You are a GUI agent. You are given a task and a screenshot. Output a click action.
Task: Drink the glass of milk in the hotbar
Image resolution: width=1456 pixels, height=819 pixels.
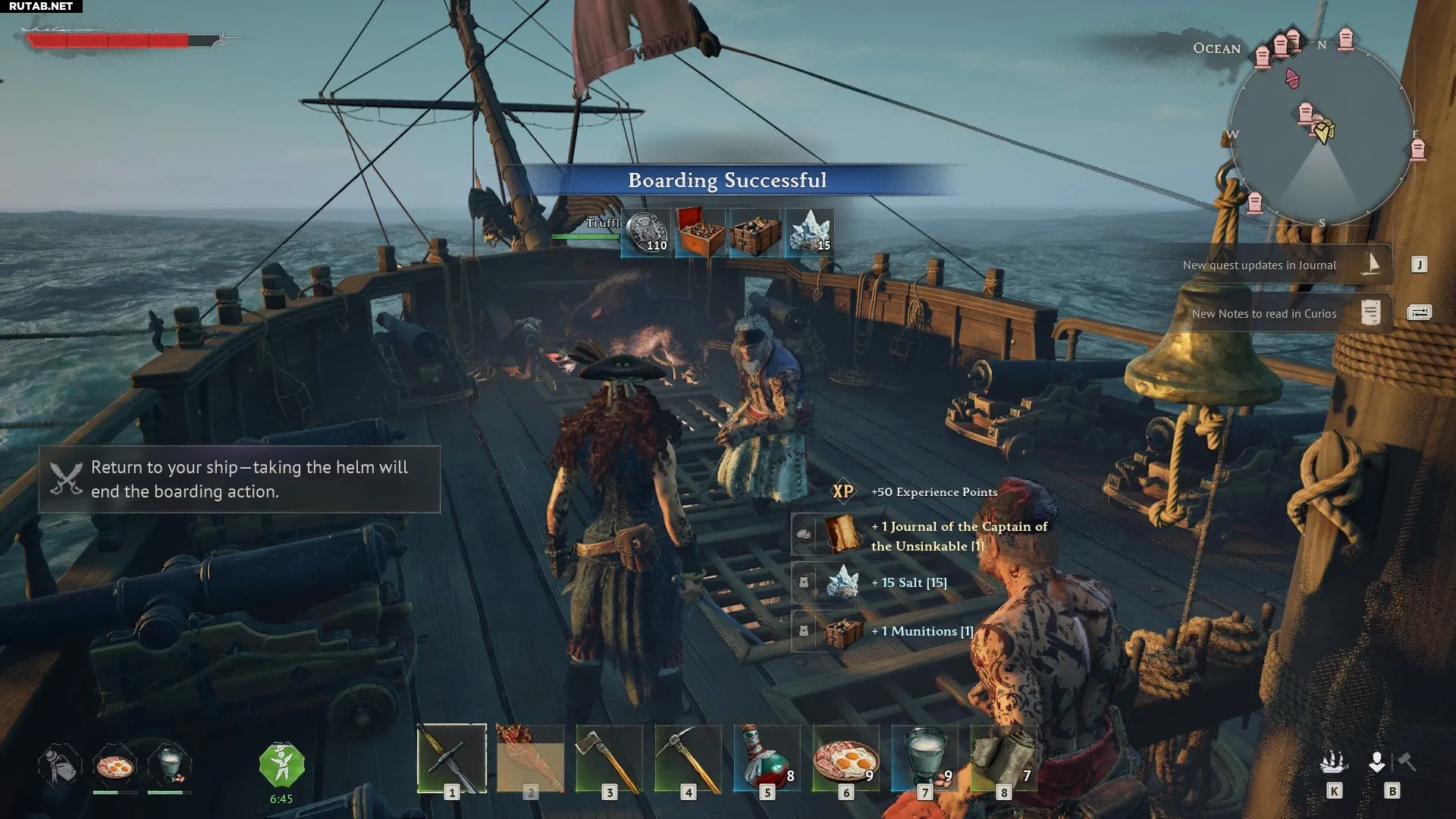coord(924,758)
